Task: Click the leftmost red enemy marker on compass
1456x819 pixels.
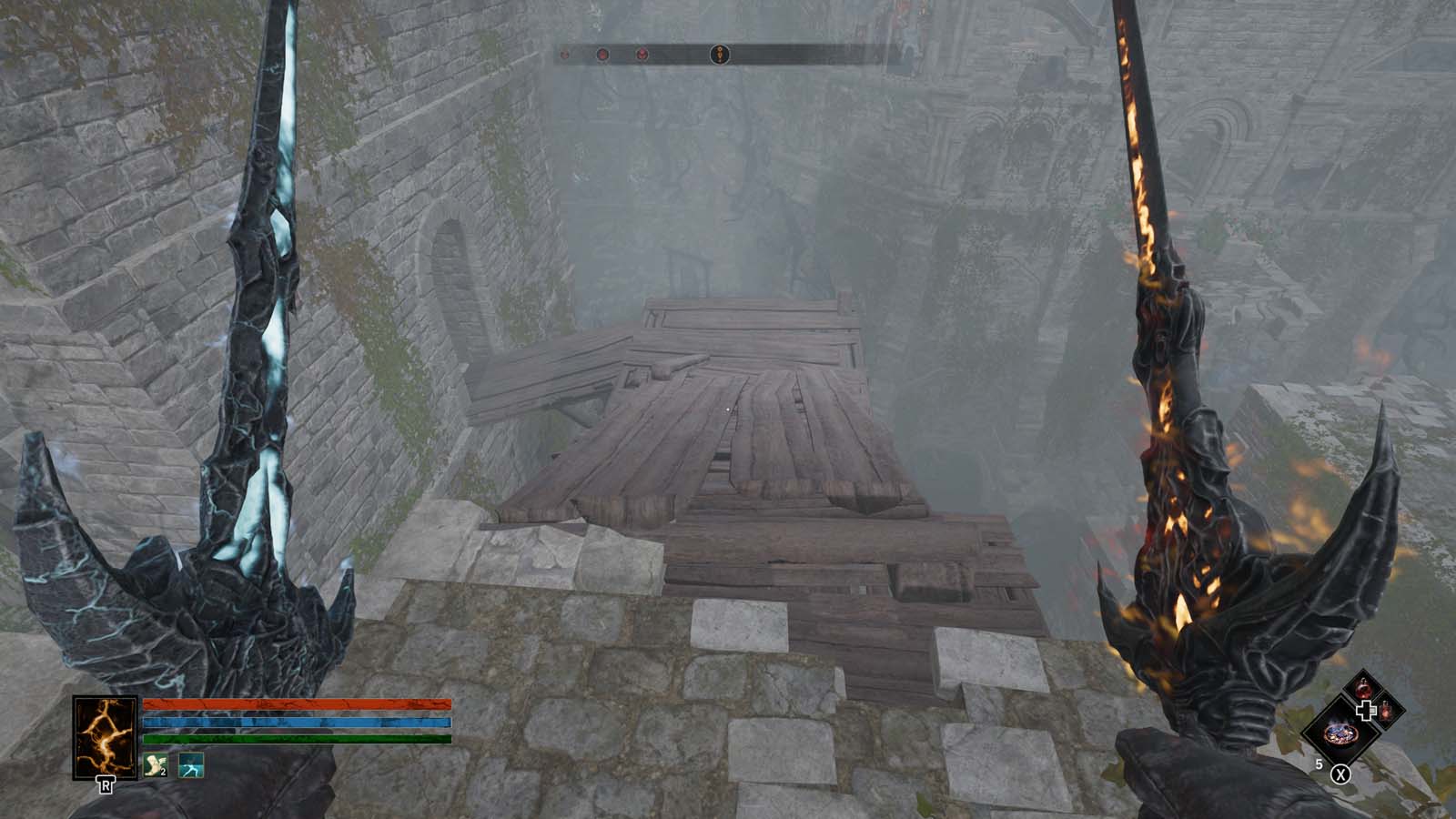Action: (x=565, y=55)
